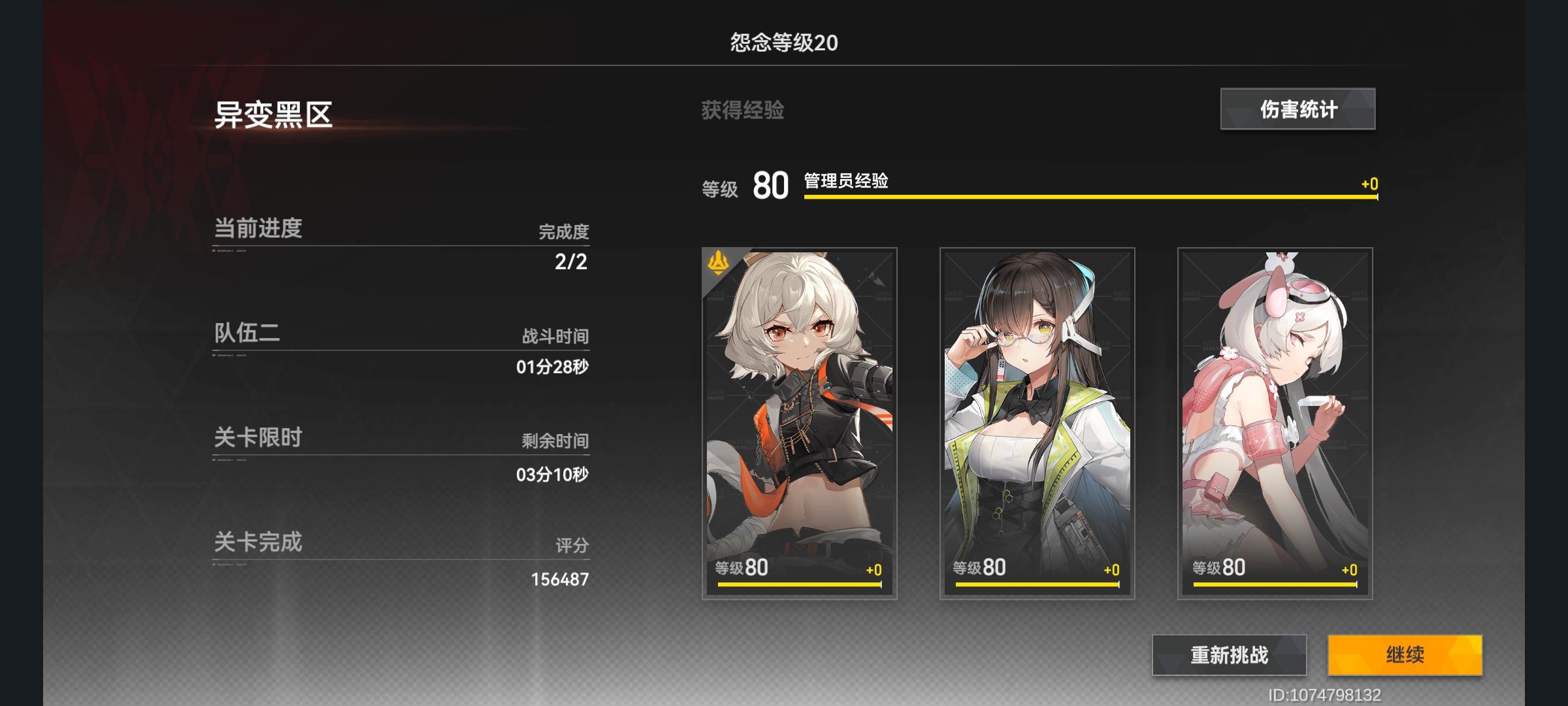Click the yellow level bar of middle card

click(x=1036, y=585)
